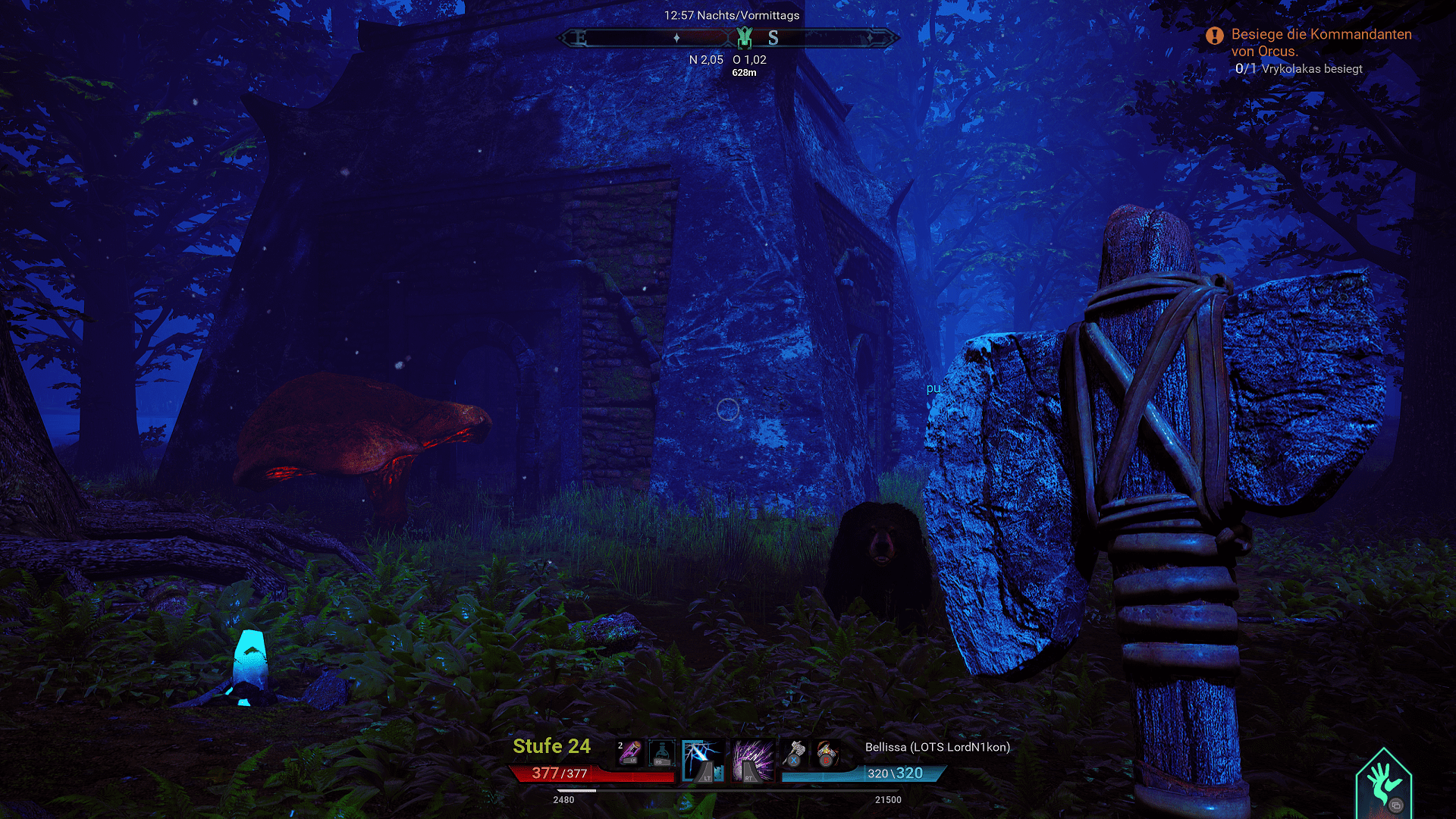Select the stone axe weapon slot
Image resolution: width=1456 pixels, height=819 pixels.
(x=794, y=753)
